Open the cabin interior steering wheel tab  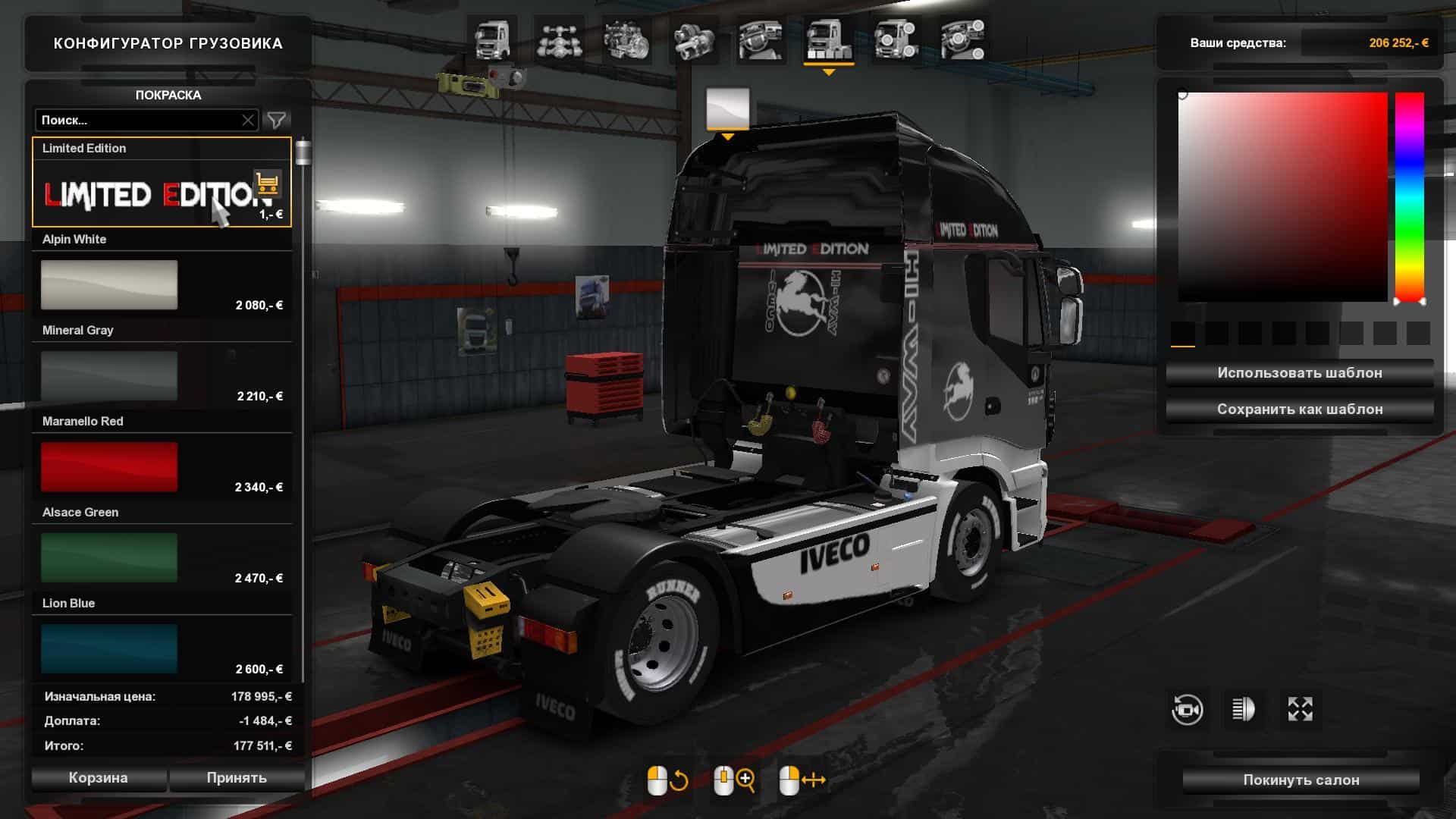(x=761, y=40)
